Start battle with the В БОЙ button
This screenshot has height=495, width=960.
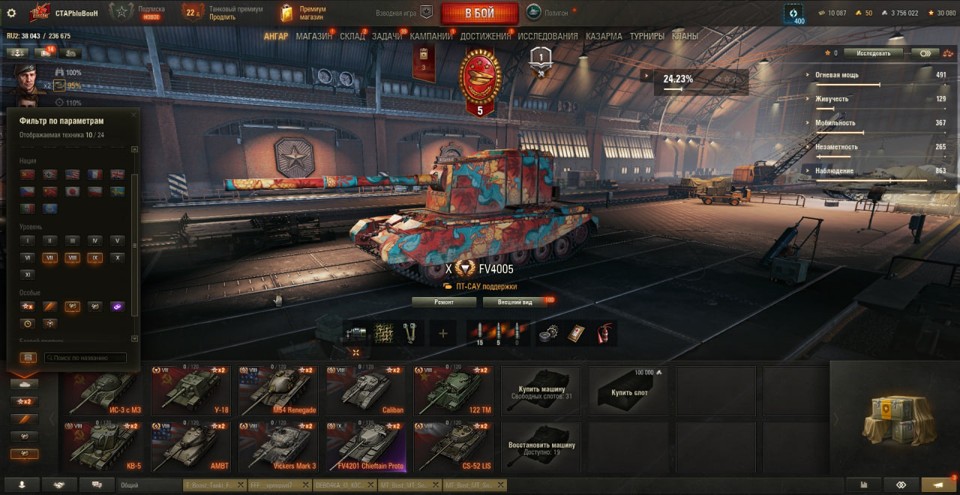(x=479, y=13)
